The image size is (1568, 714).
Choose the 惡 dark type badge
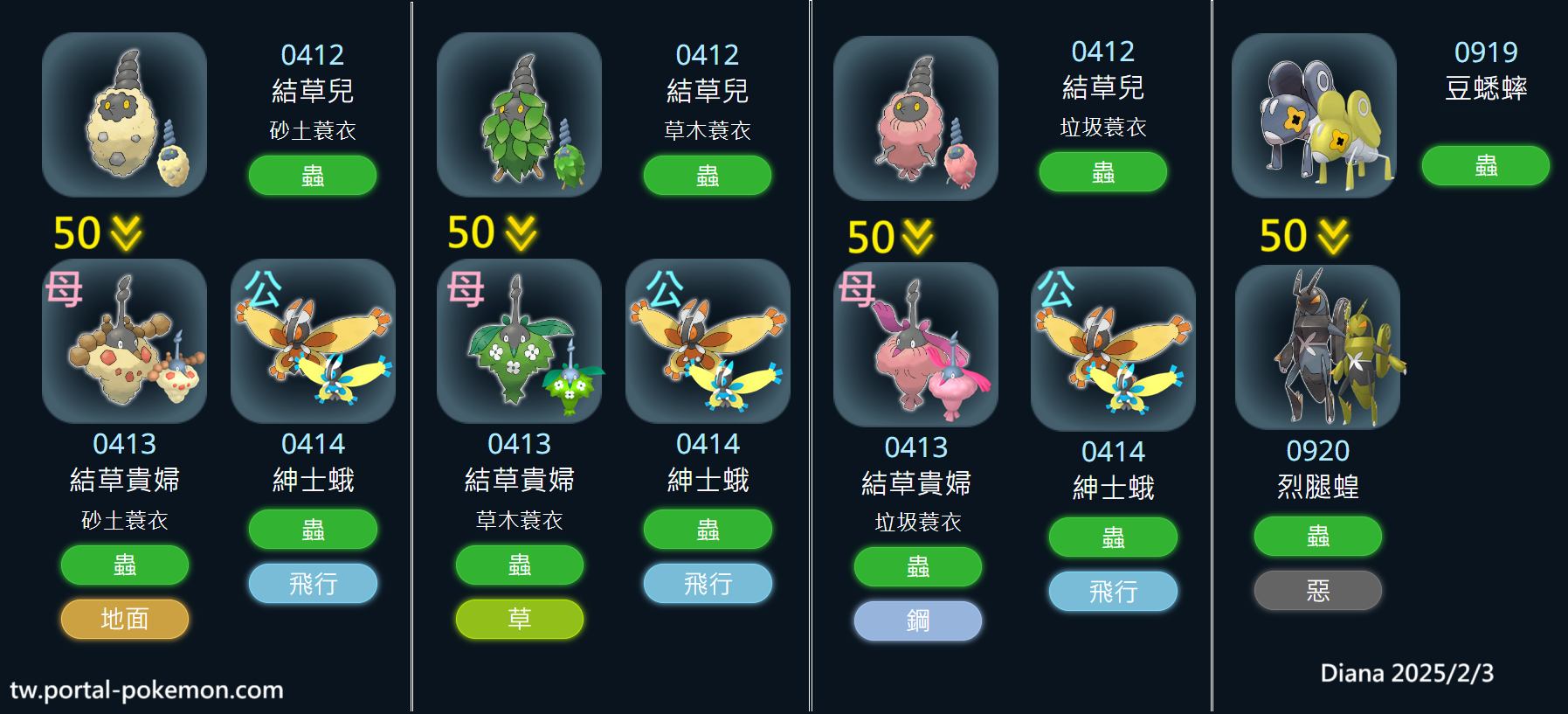coord(1317,591)
